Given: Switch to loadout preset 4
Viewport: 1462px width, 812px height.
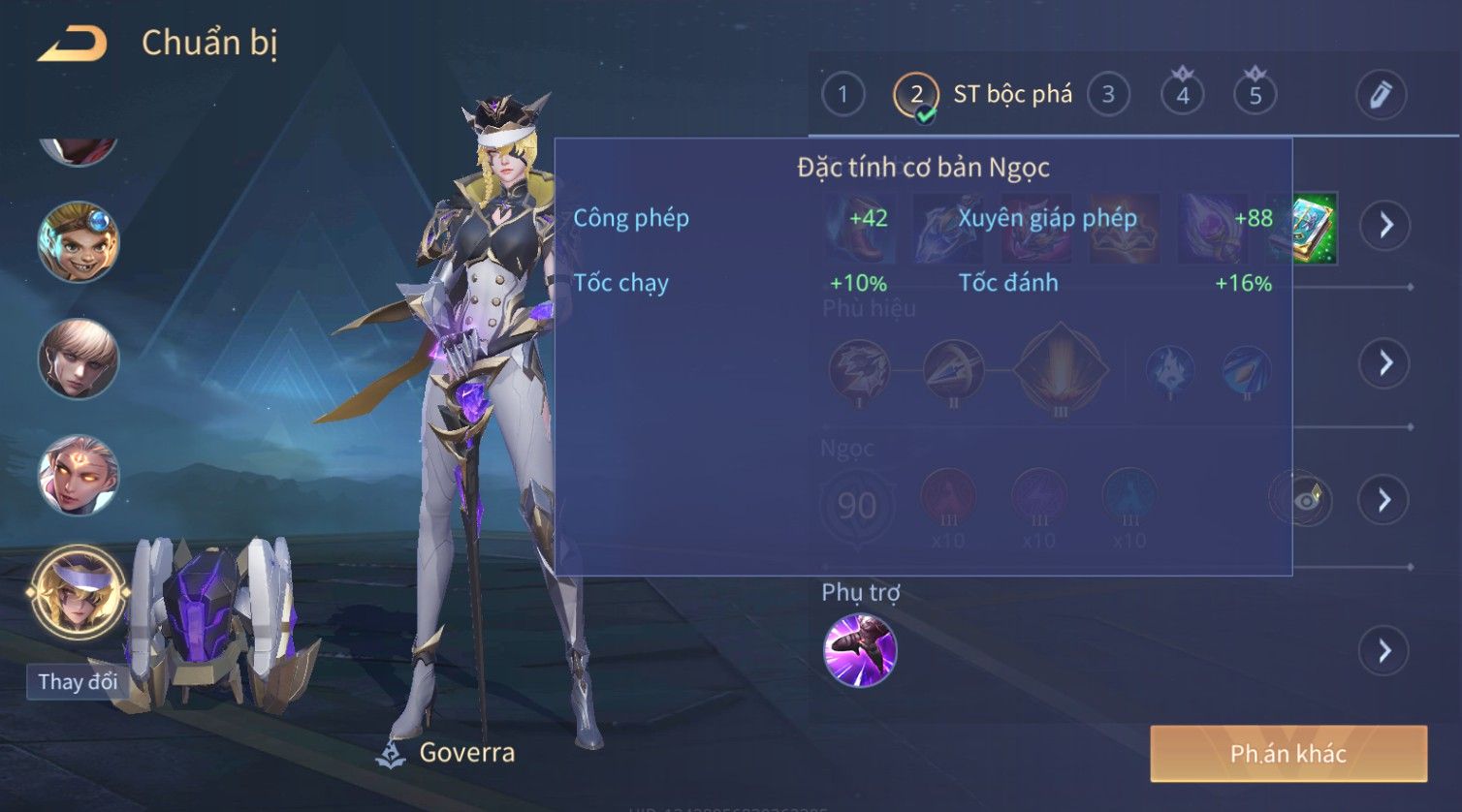Looking at the screenshot, I should (x=1182, y=95).
